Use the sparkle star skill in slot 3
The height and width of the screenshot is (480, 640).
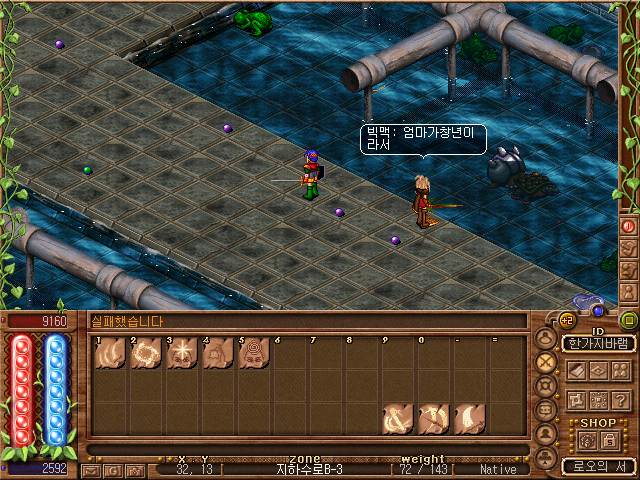pyautogui.click(x=182, y=353)
